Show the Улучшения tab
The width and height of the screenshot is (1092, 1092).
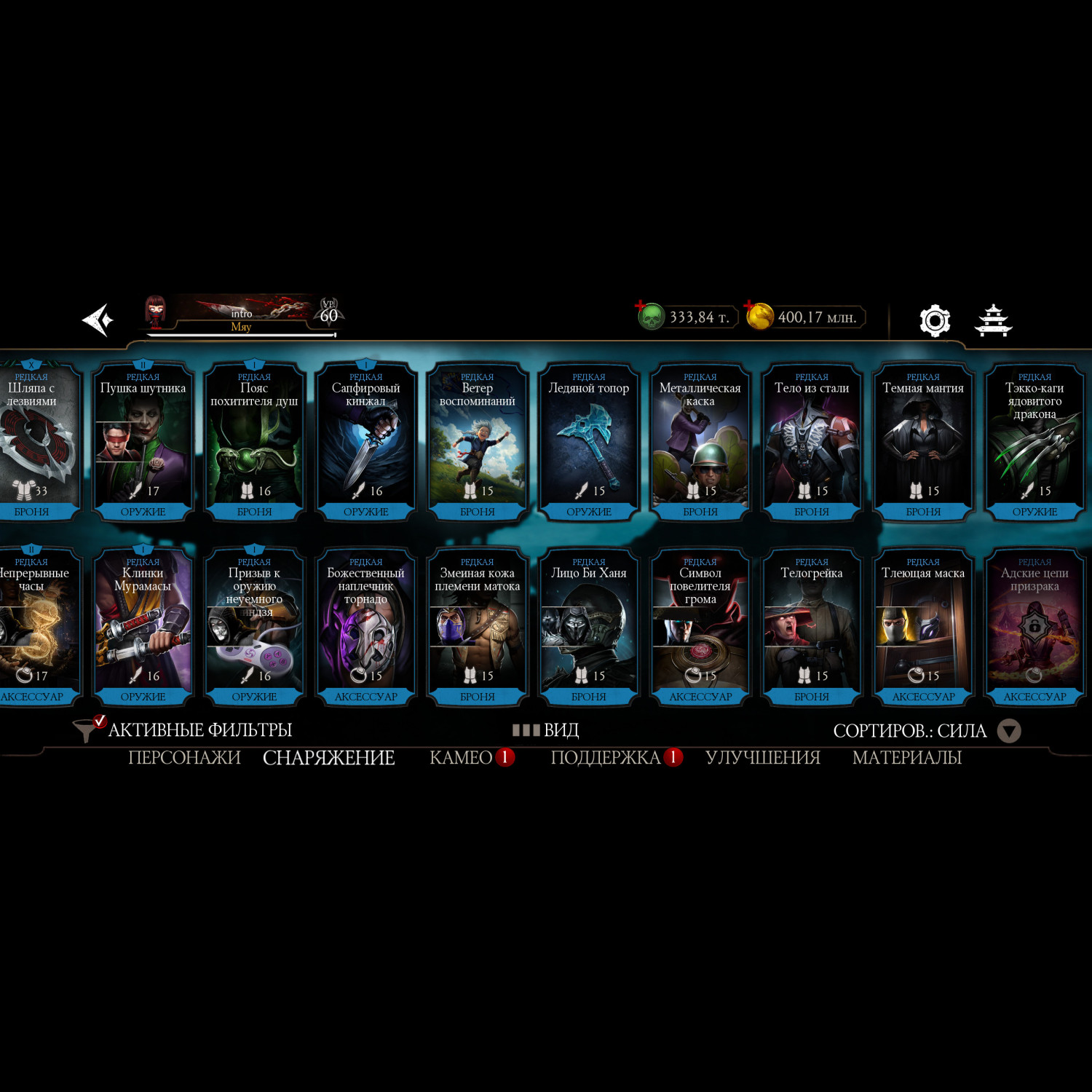tap(762, 758)
